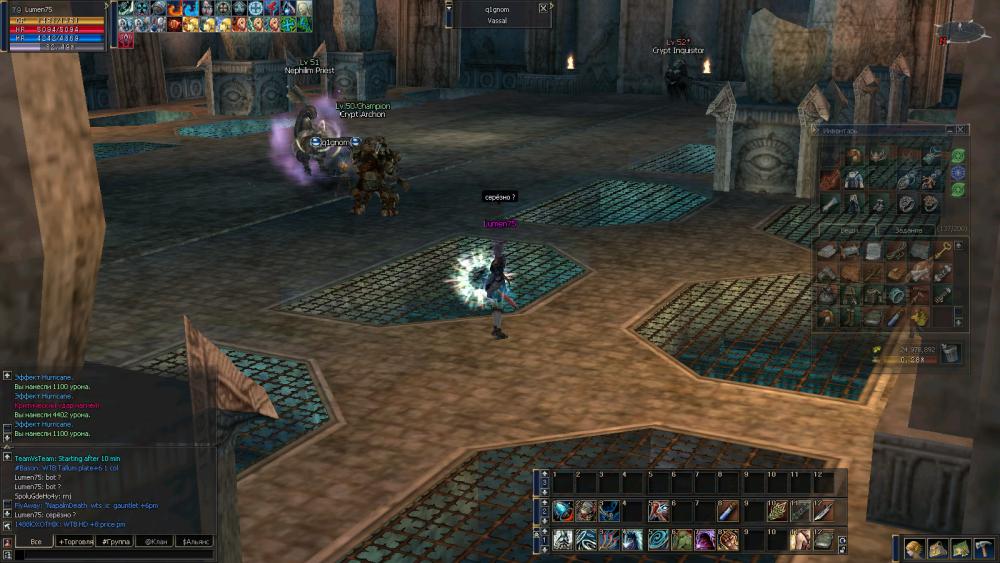Image resolution: width=1000 pixels, height=563 pixels.
Task: Close the inventory window
Action: (962, 129)
